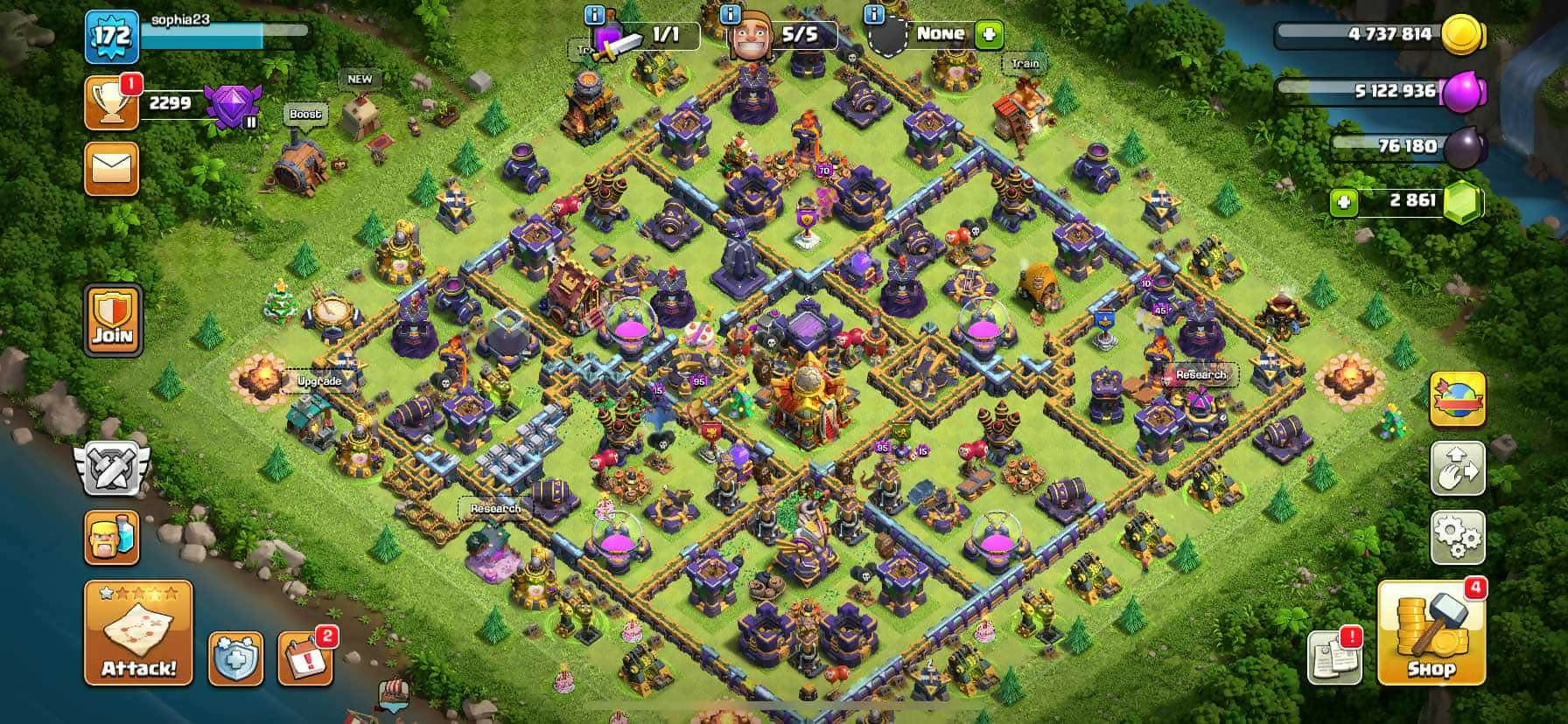This screenshot has width=1568, height=724.
Task: Open the trophy league rankings
Action: pyautogui.click(x=111, y=102)
